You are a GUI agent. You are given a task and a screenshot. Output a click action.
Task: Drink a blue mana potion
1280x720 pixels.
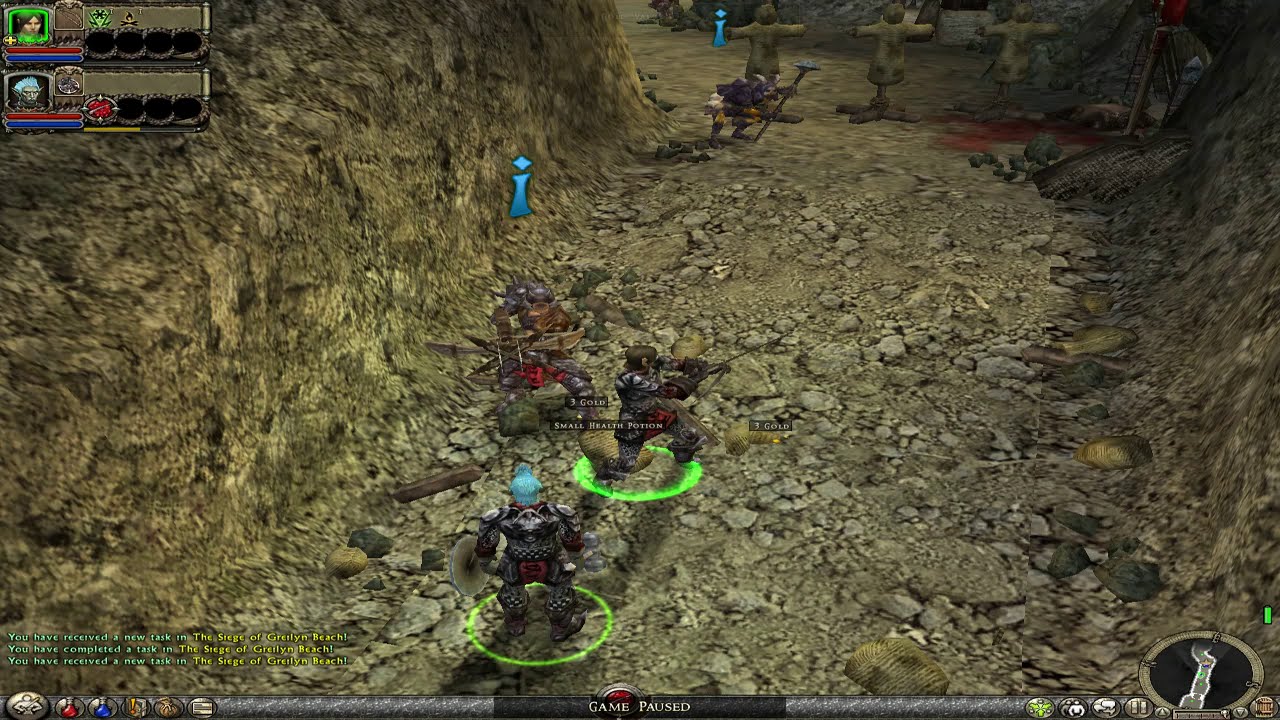pyautogui.click(x=102, y=708)
